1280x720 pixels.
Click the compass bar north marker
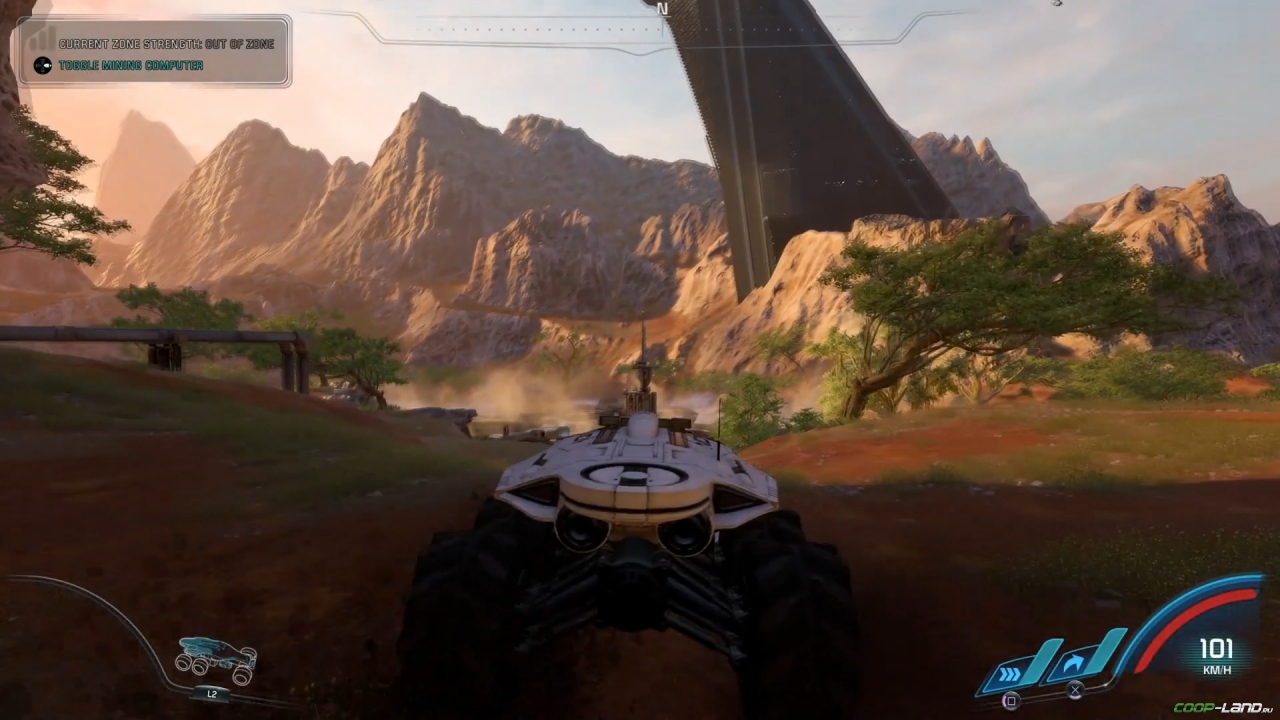tap(661, 7)
